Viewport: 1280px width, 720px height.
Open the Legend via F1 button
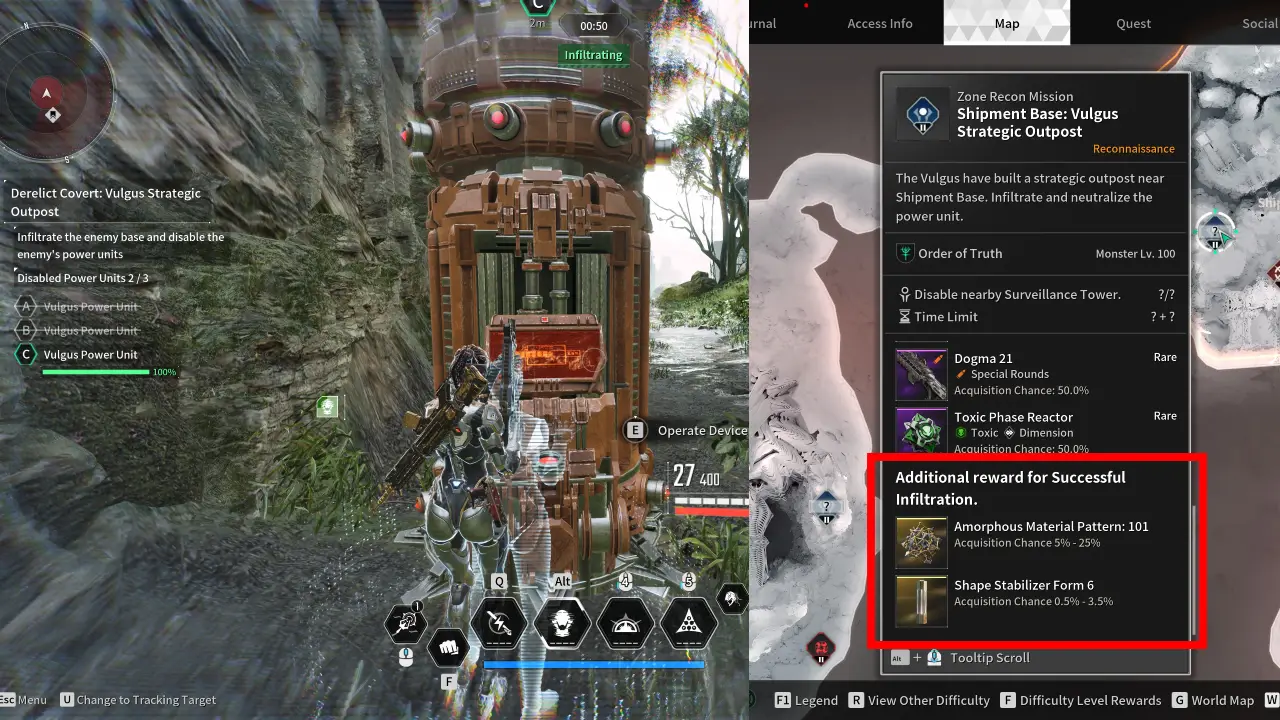(x=807, y=700)
